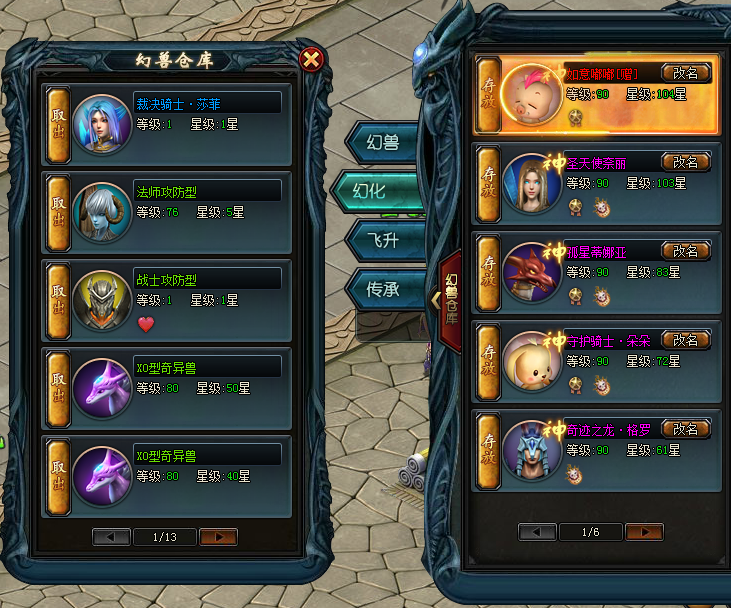Rename the pet 圣天使奈丽
This screenshot has width=731, height=608.
click(x=686, y=161)
